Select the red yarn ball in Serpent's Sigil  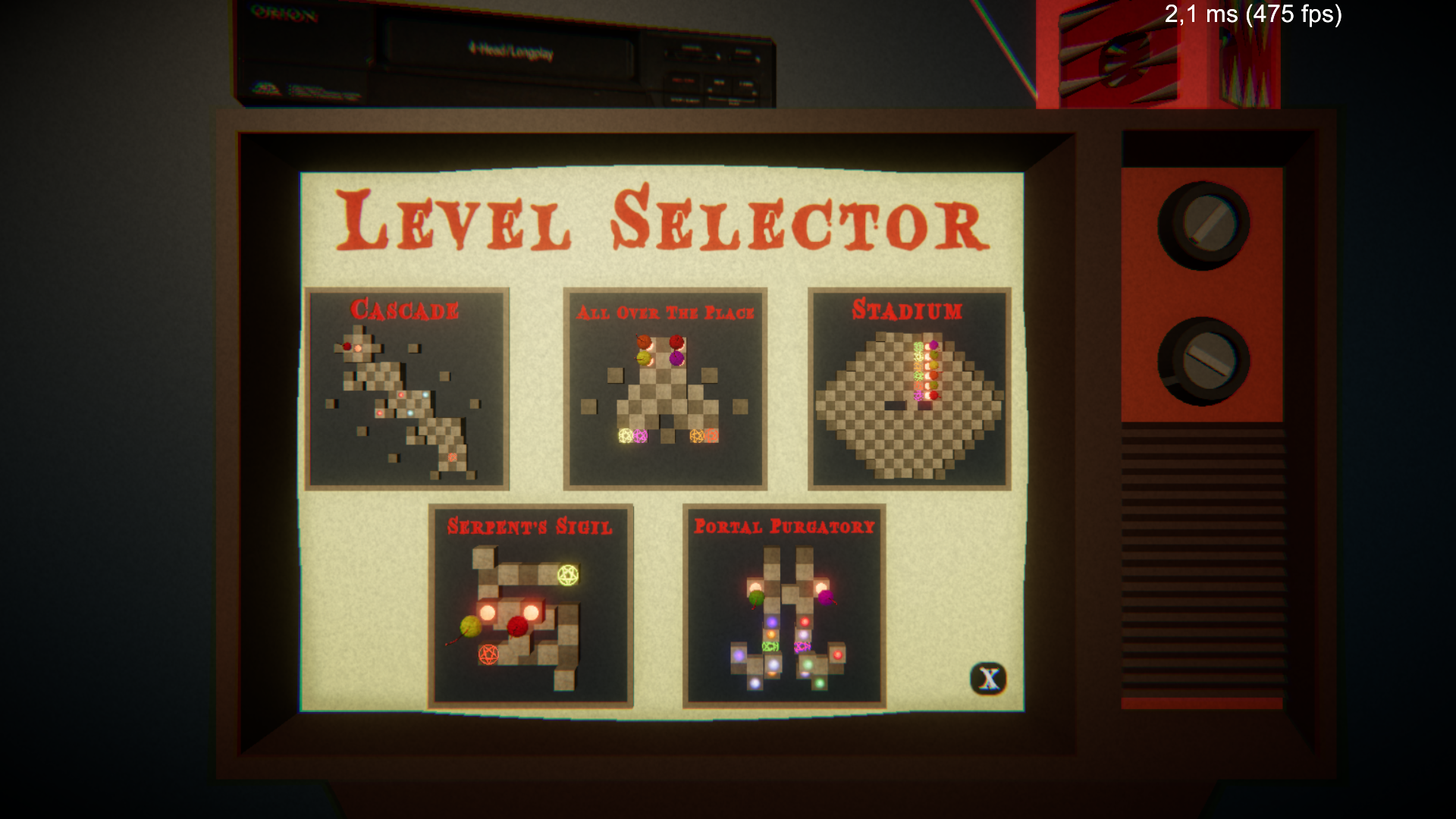517,627
